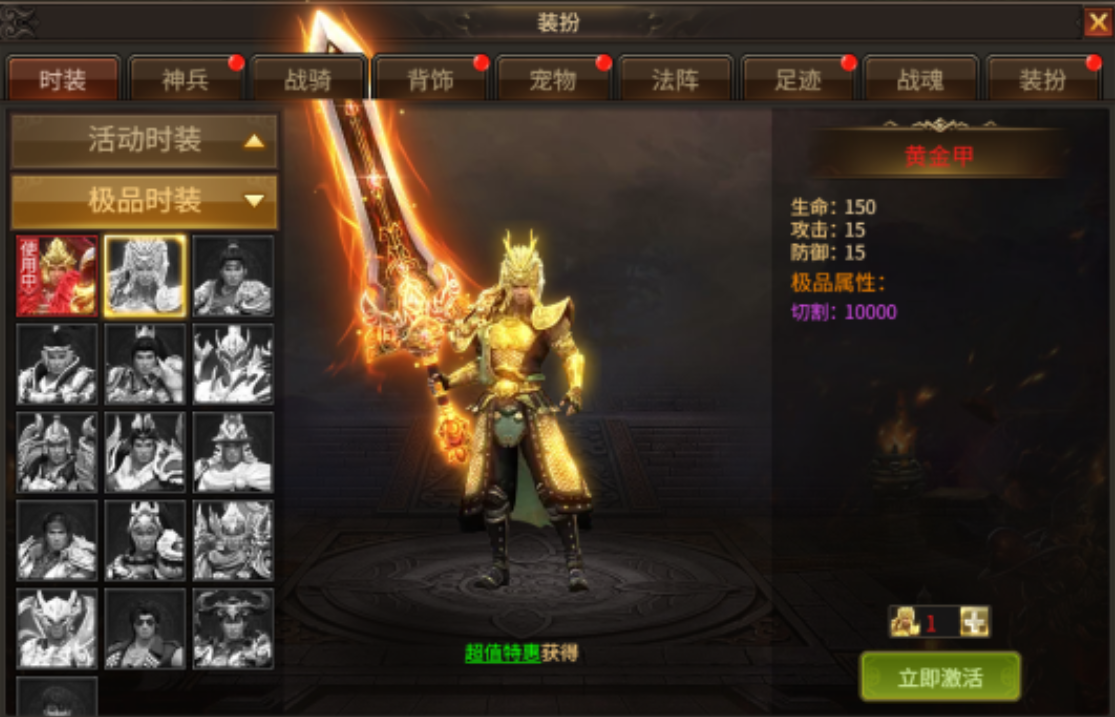Open the 神兵 tab

tap(185, 80)
